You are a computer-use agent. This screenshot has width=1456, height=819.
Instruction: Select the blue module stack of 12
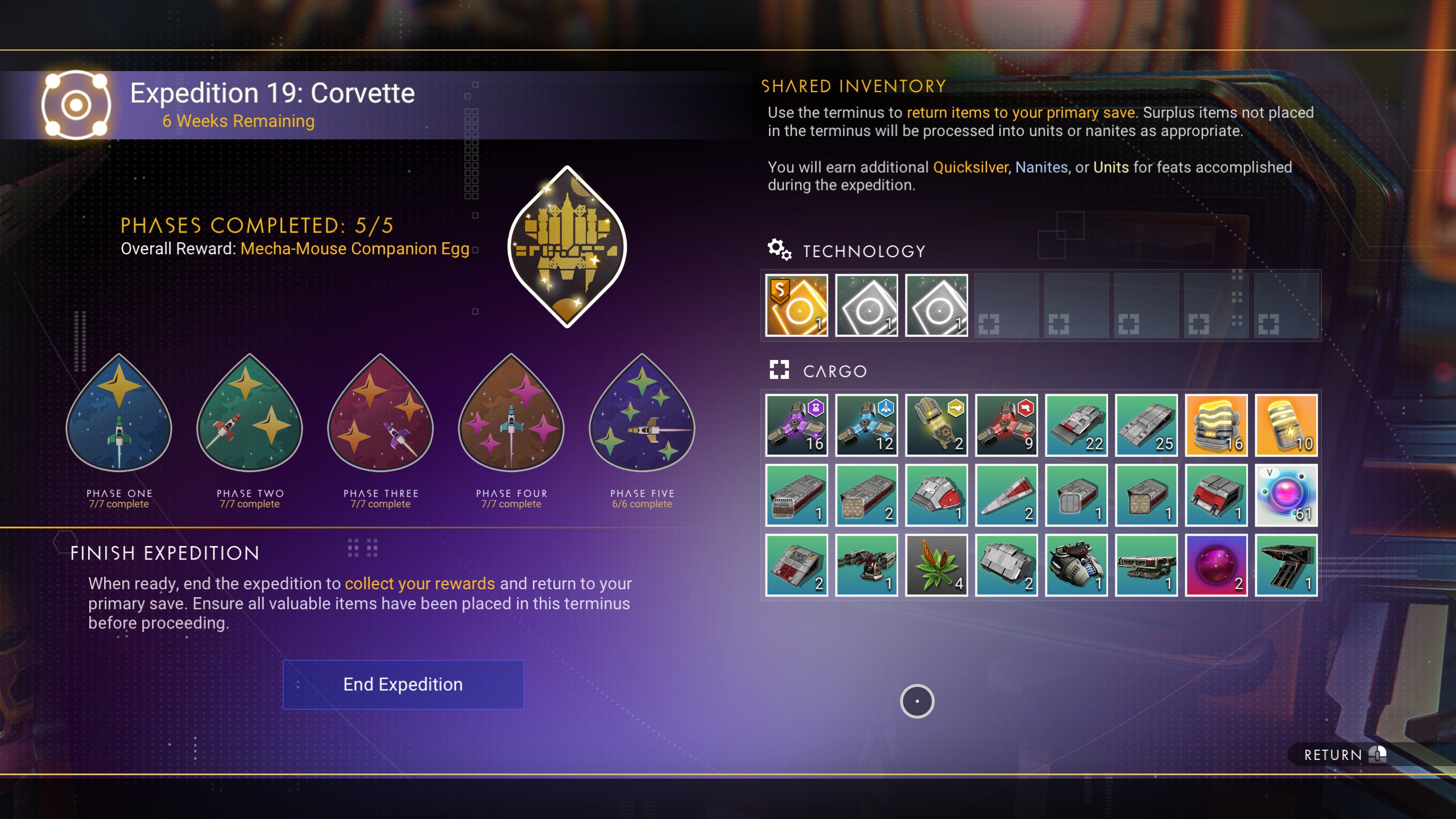pyautogui.click(x=866, y=425)
